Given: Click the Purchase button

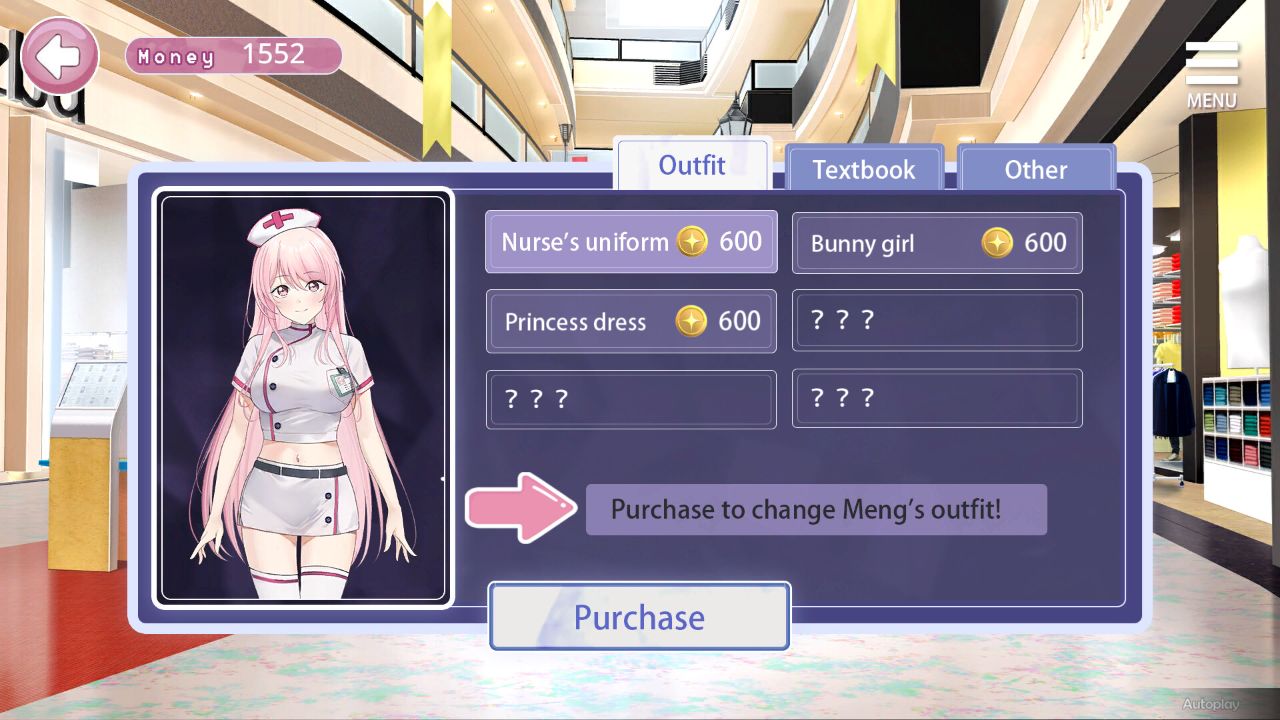Looking at the screenshot, I should click(638, 617).
